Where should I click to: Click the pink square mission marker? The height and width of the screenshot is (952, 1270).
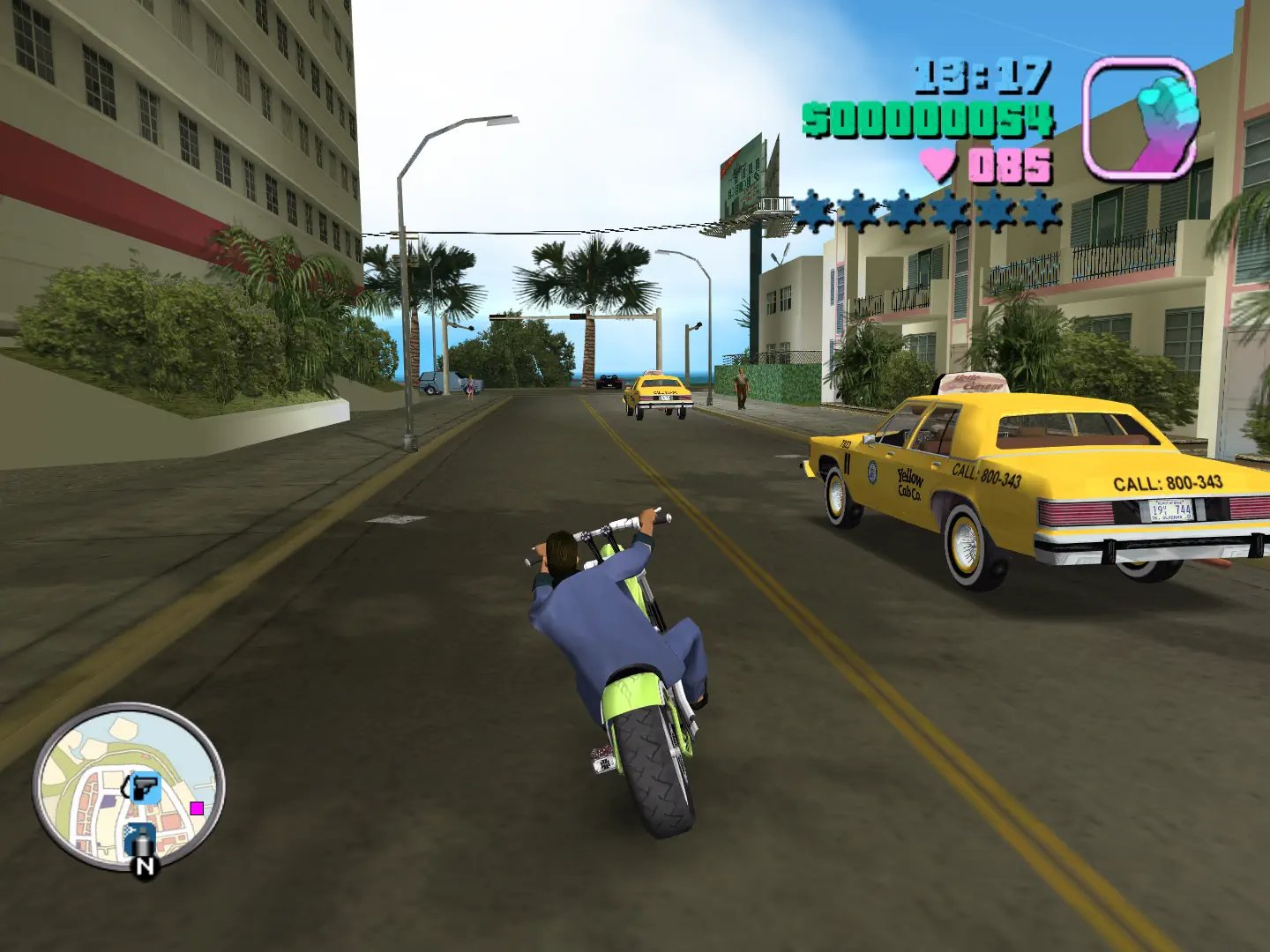click(x=197, y=807)
